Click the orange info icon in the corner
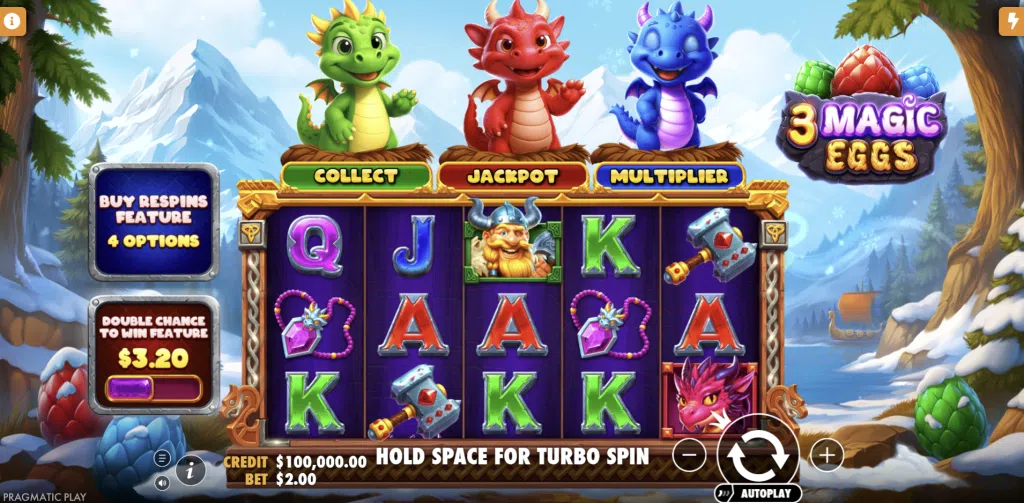Viewport: 1024px width, 503px height. click(15, 22)
